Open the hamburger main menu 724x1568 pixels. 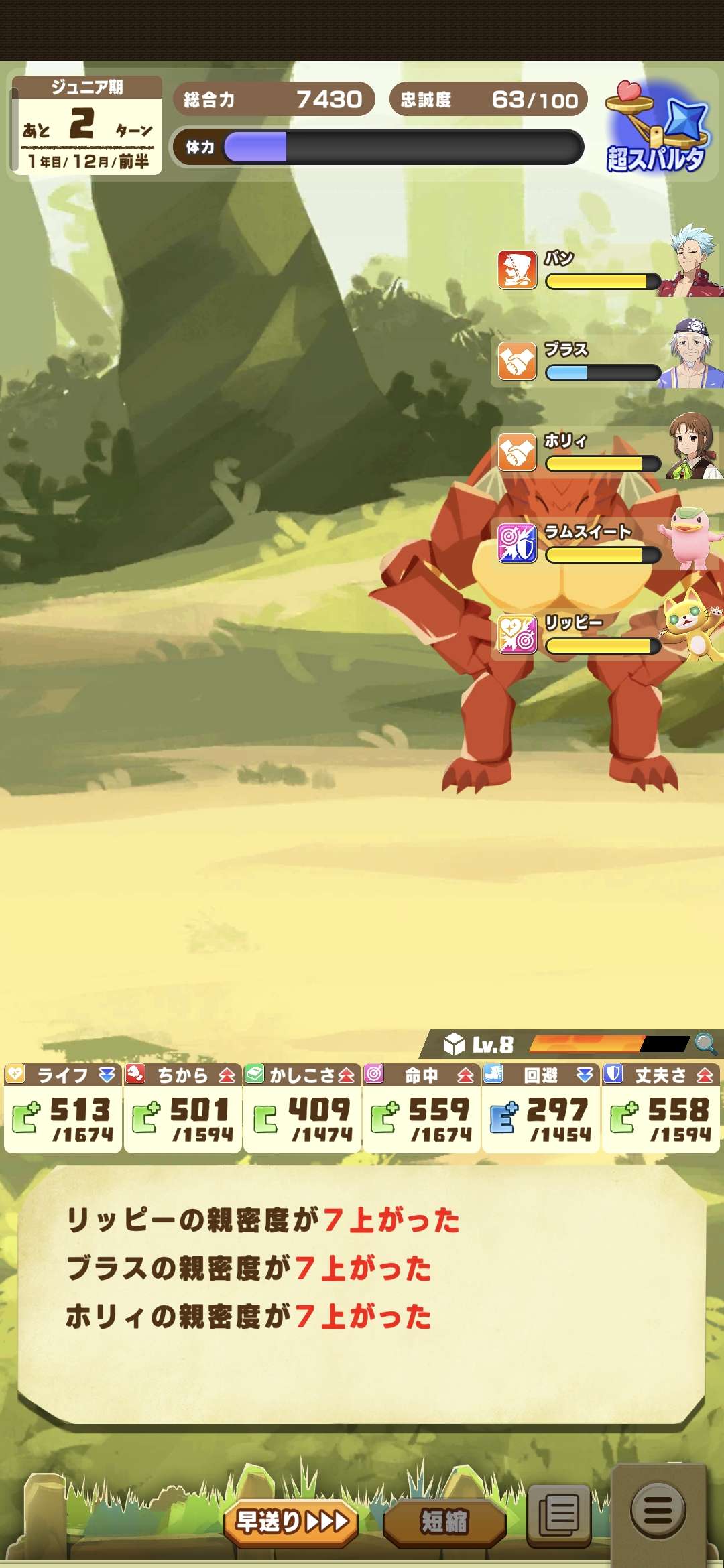pyautogui.click(x=658, y=1512)
